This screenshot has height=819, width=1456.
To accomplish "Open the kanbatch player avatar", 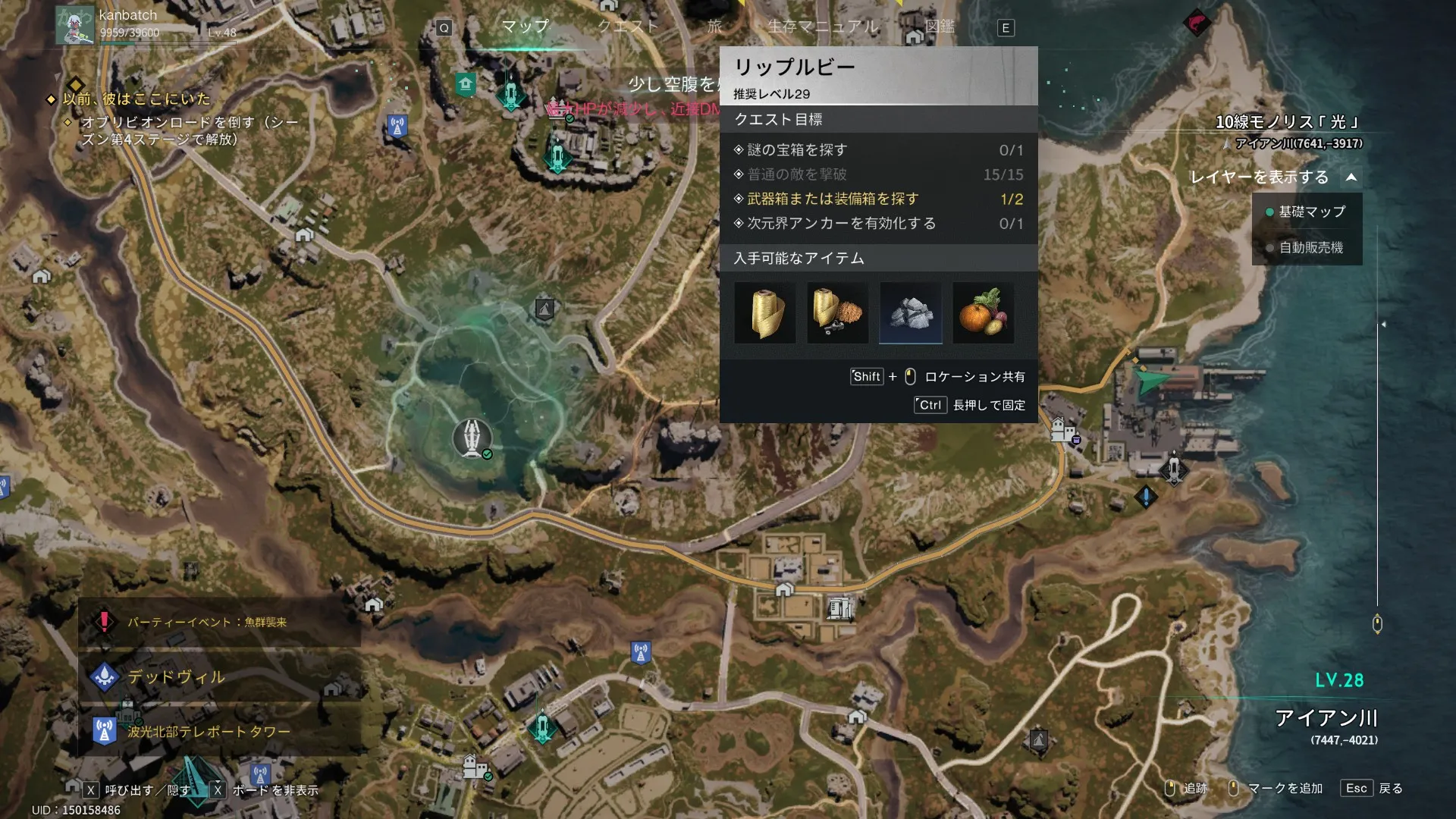I will click(x=74, y=24).
